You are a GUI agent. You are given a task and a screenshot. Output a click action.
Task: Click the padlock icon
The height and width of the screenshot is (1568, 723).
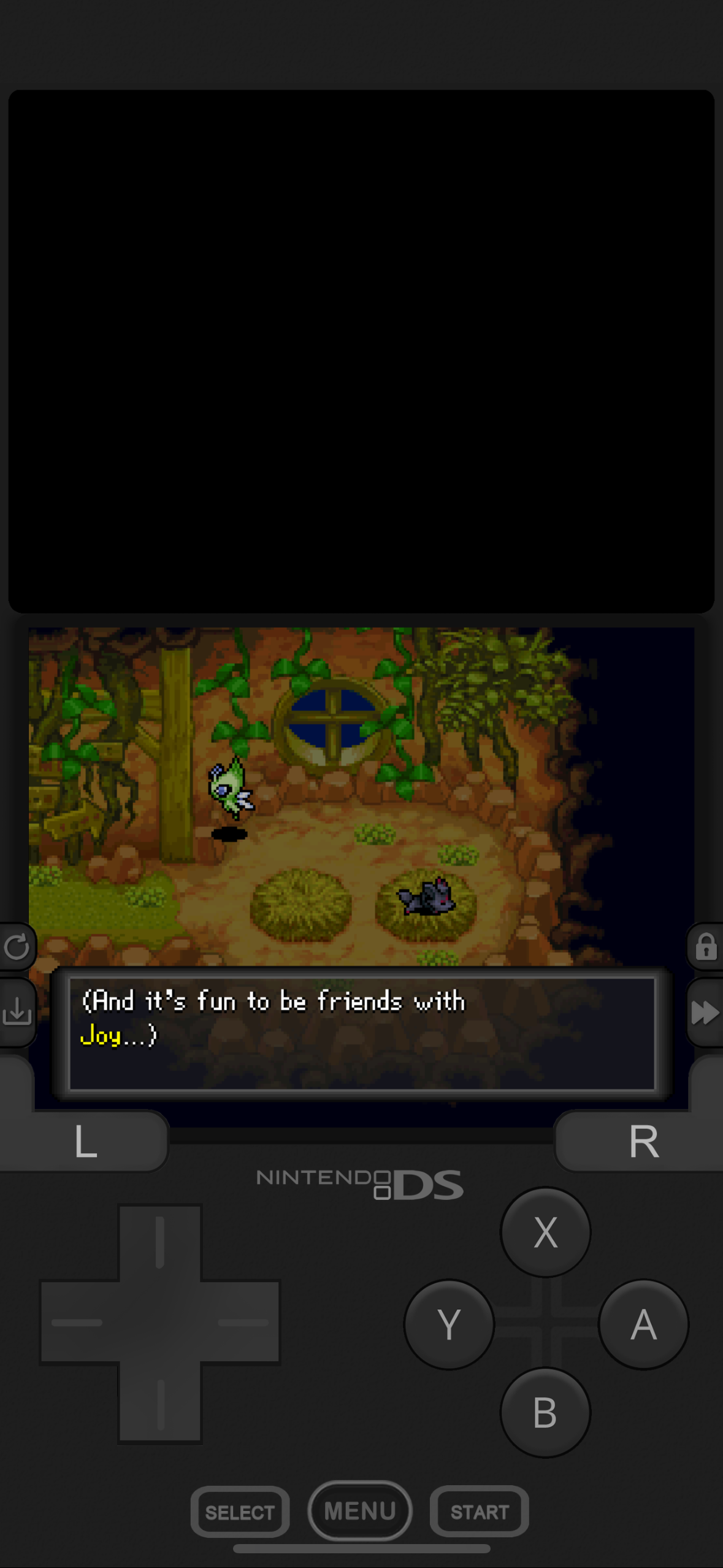(x=706, y=947)
